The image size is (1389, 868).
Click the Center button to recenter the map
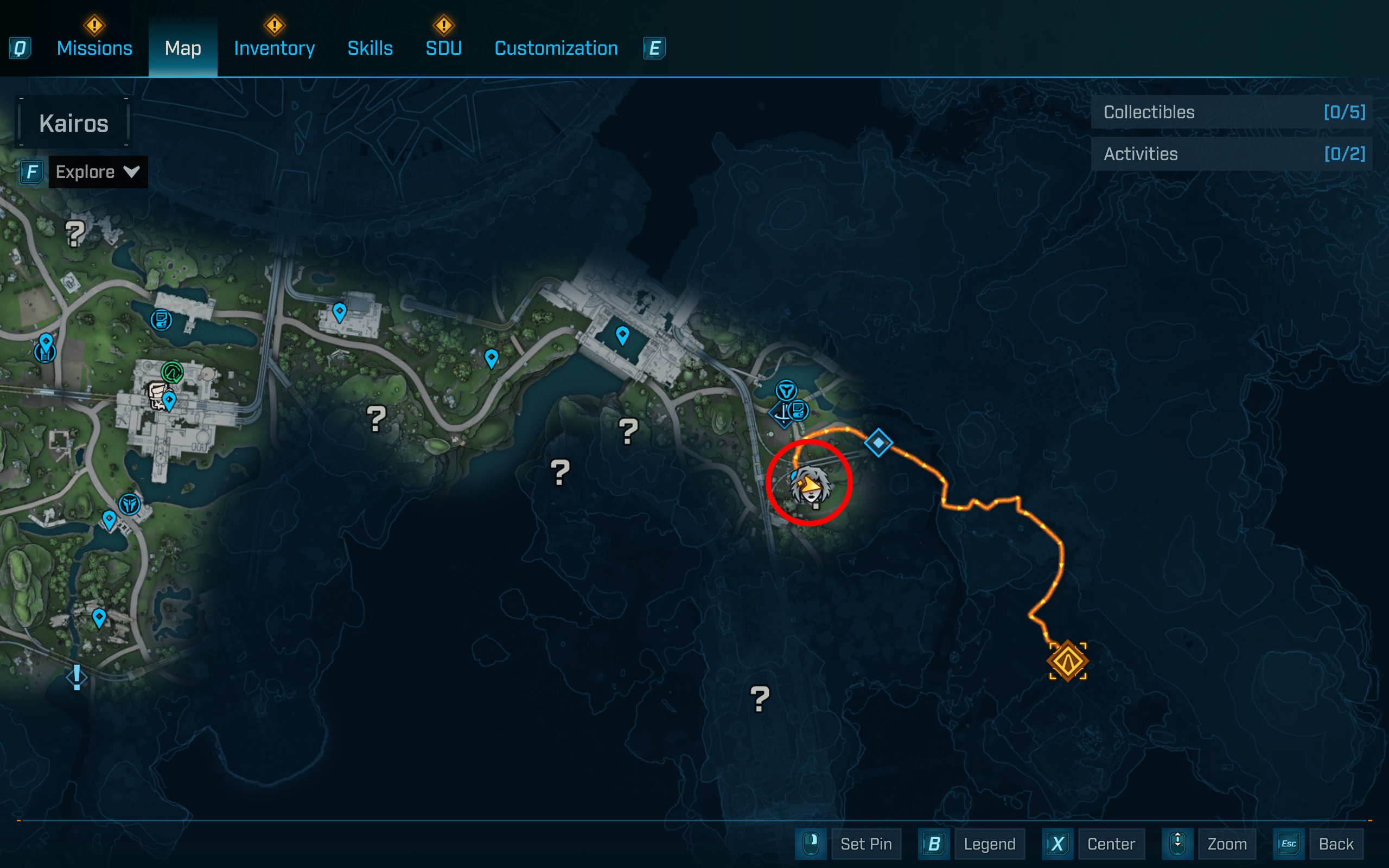coord(1111,844)
